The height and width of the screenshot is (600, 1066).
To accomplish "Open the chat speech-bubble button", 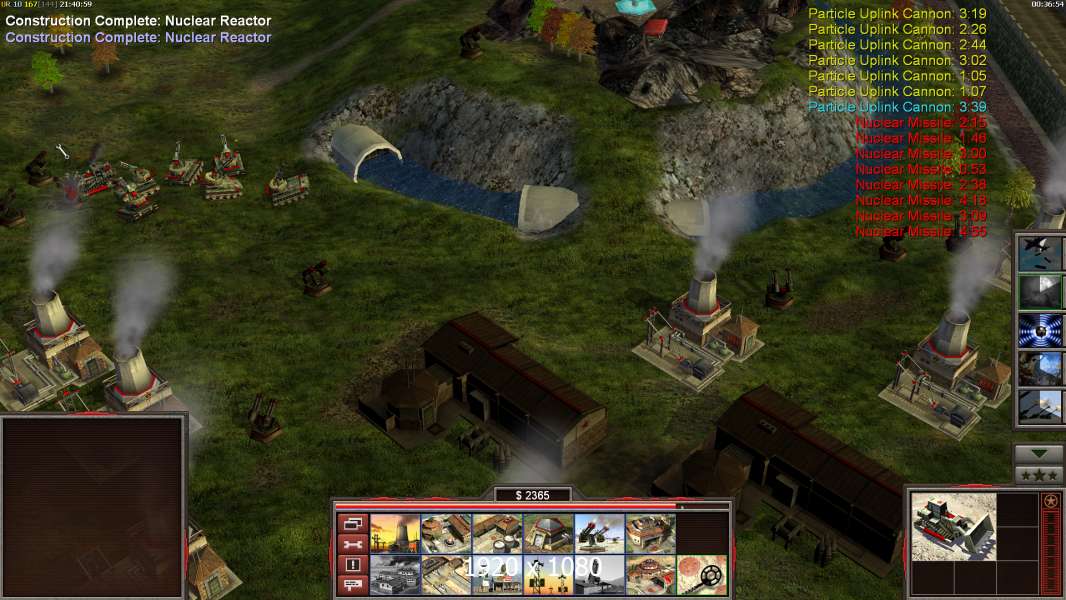I will 352,585.
